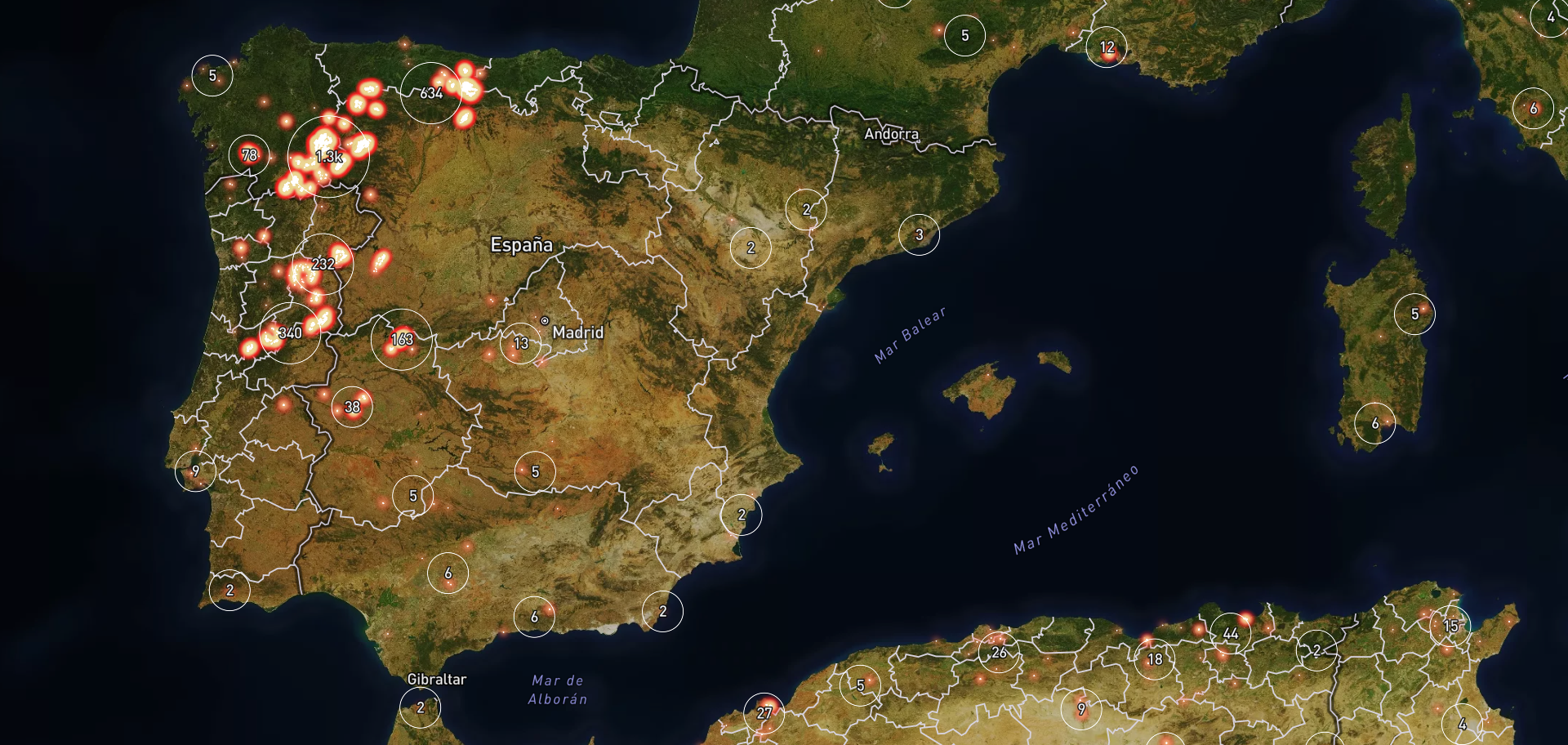Click the 15 cluster marker
Screen dimensions: 1568x745
pyautogui.click(x=1450, y=626)
